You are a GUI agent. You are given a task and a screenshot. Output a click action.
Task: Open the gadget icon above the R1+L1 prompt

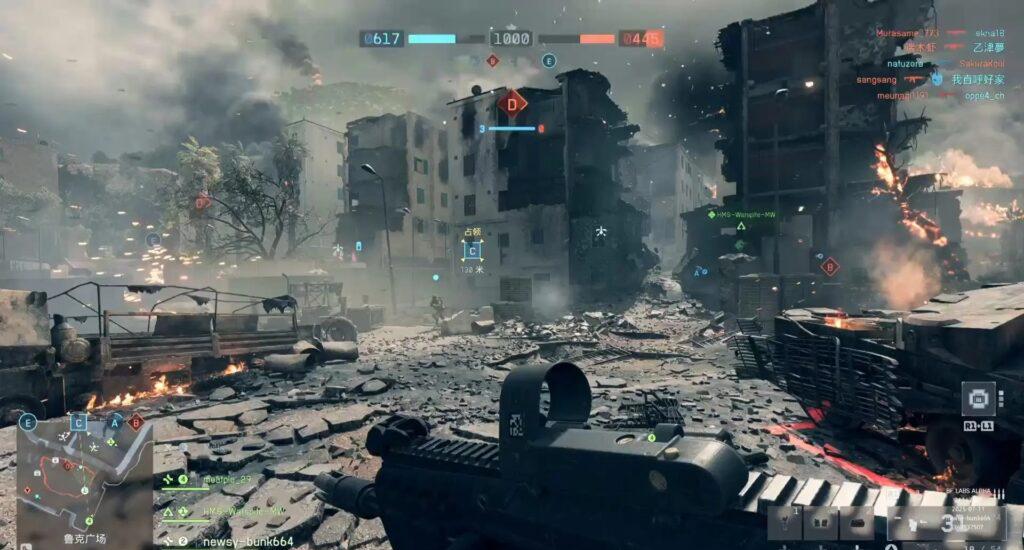(979, 398)
